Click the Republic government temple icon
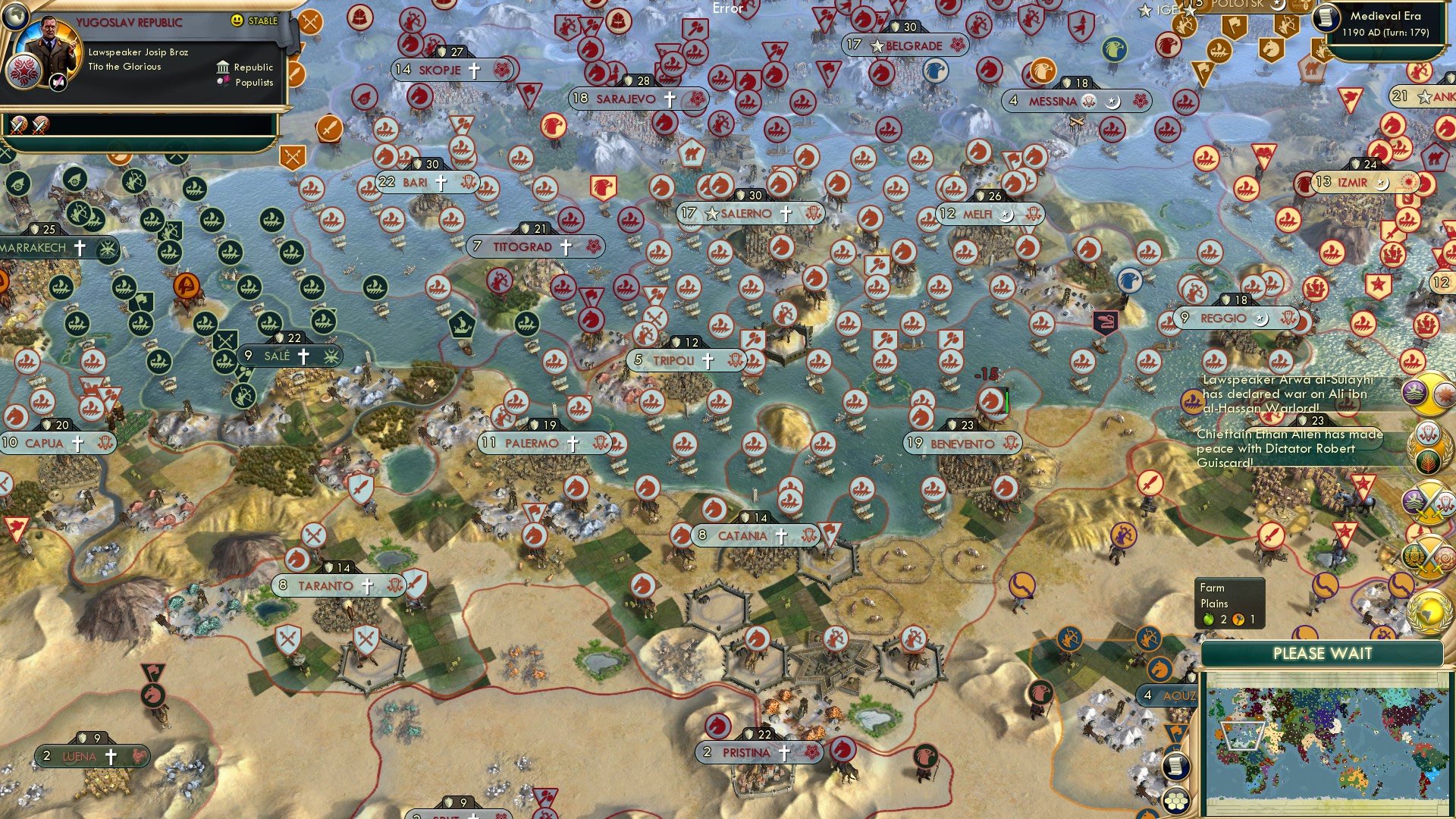Viewport: 1456px width, 819px height. pyautogui.click(x=221, y=67)
